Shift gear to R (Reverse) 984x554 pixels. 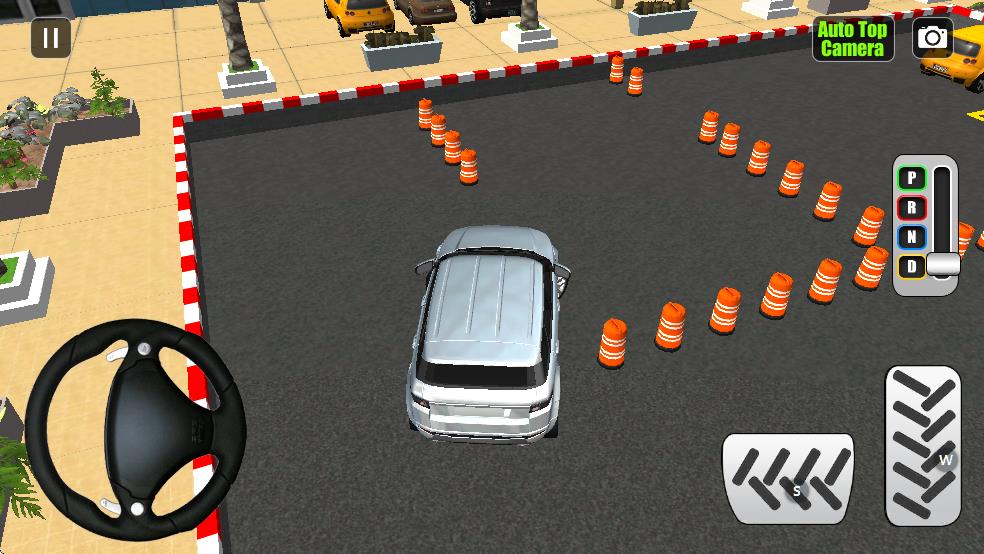coord(911,208)
